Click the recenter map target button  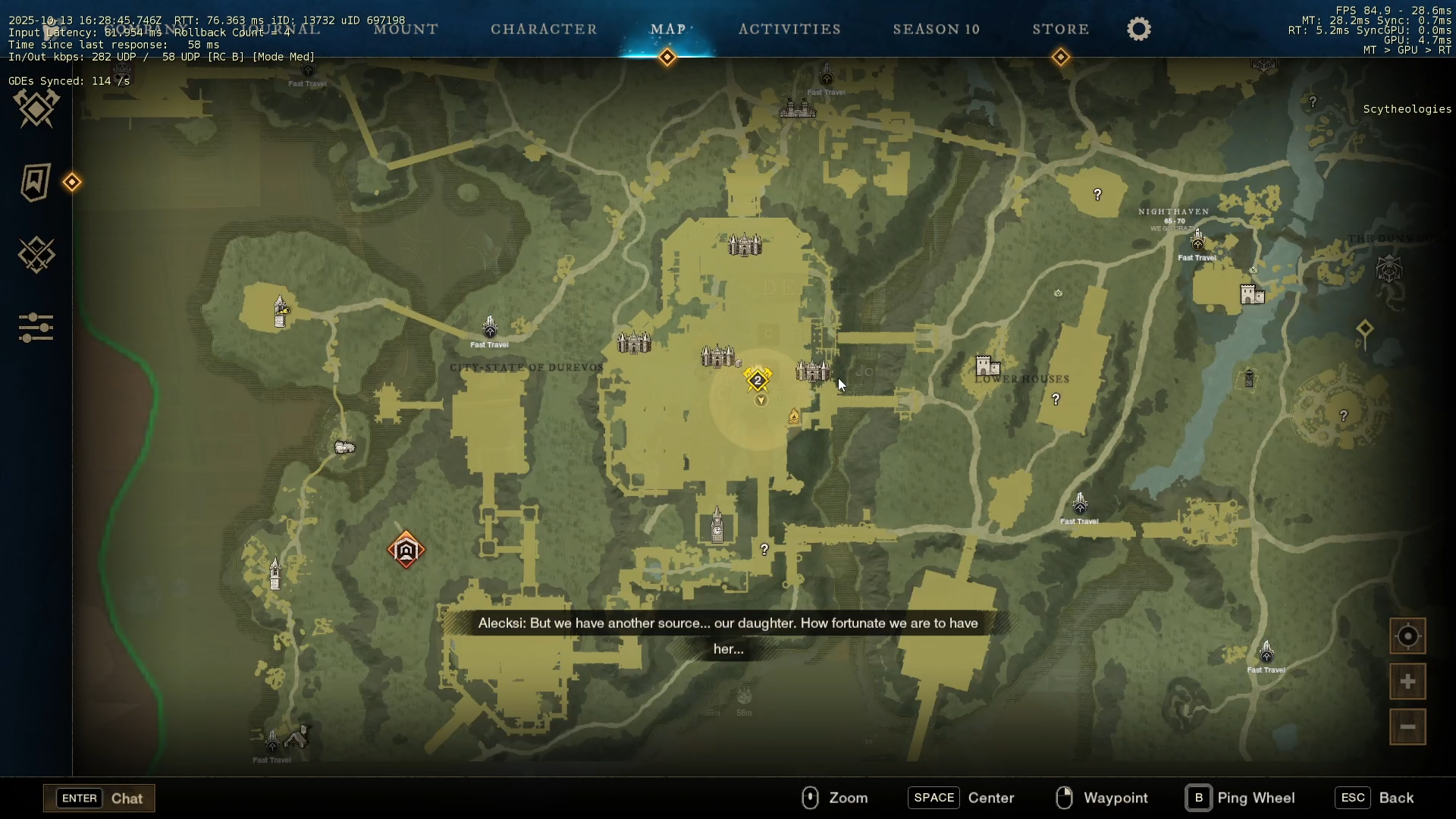1407,636
